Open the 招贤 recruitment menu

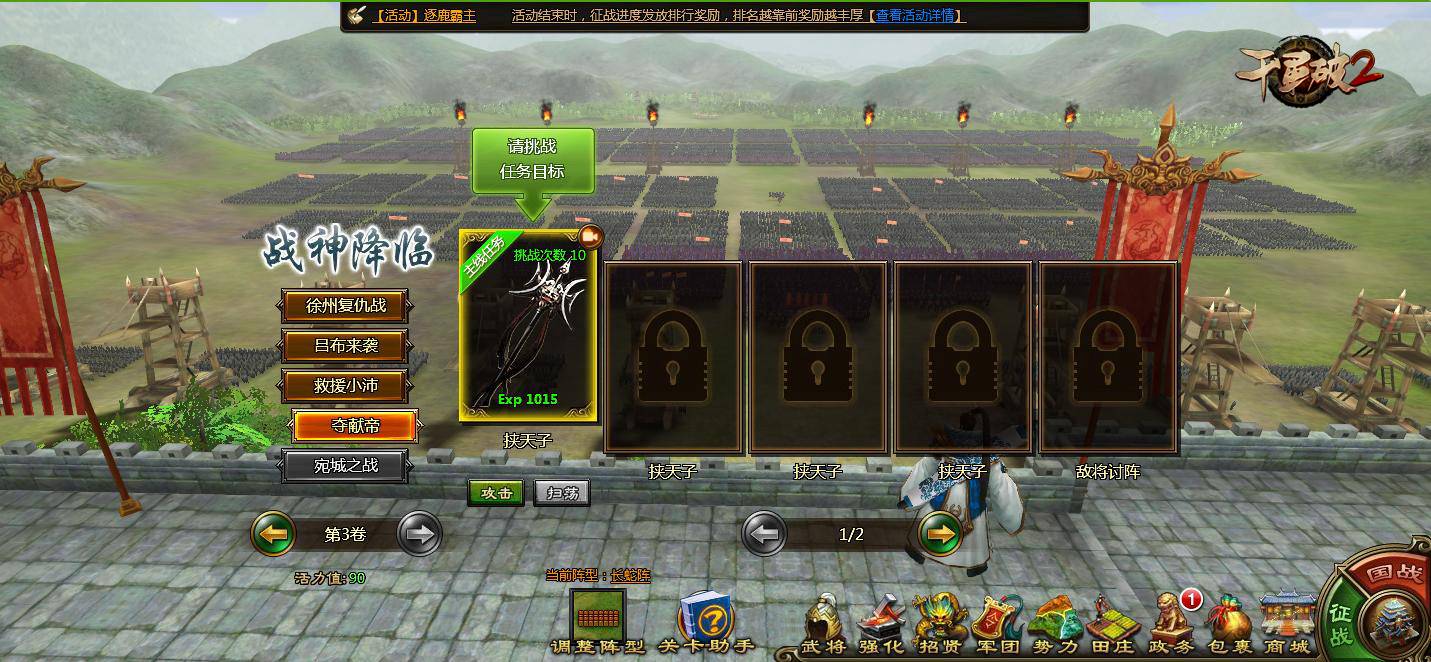pyautogui.click(x=938, y=622)
